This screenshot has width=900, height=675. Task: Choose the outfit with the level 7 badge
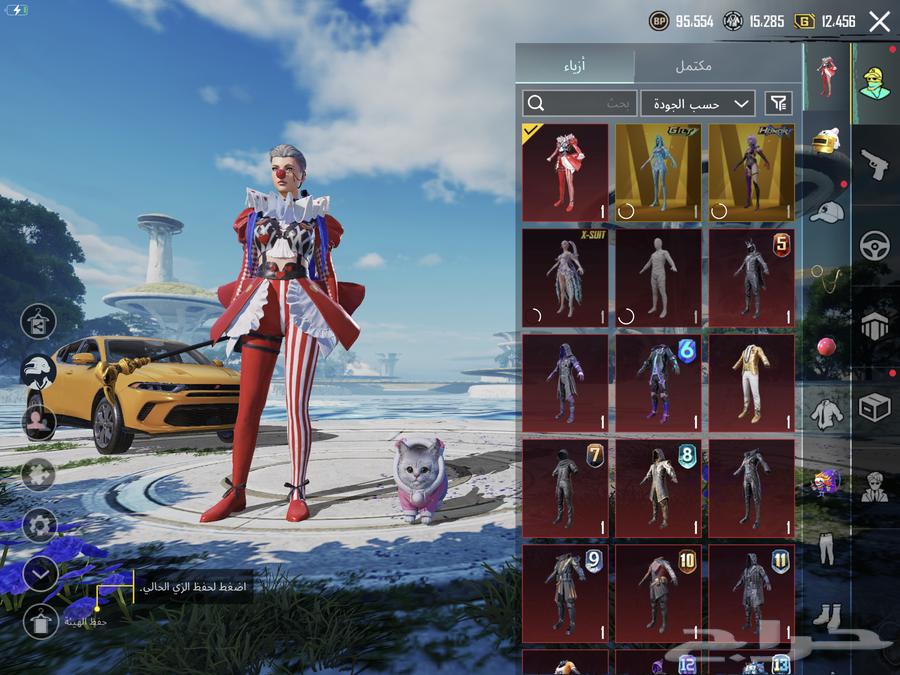565,489
